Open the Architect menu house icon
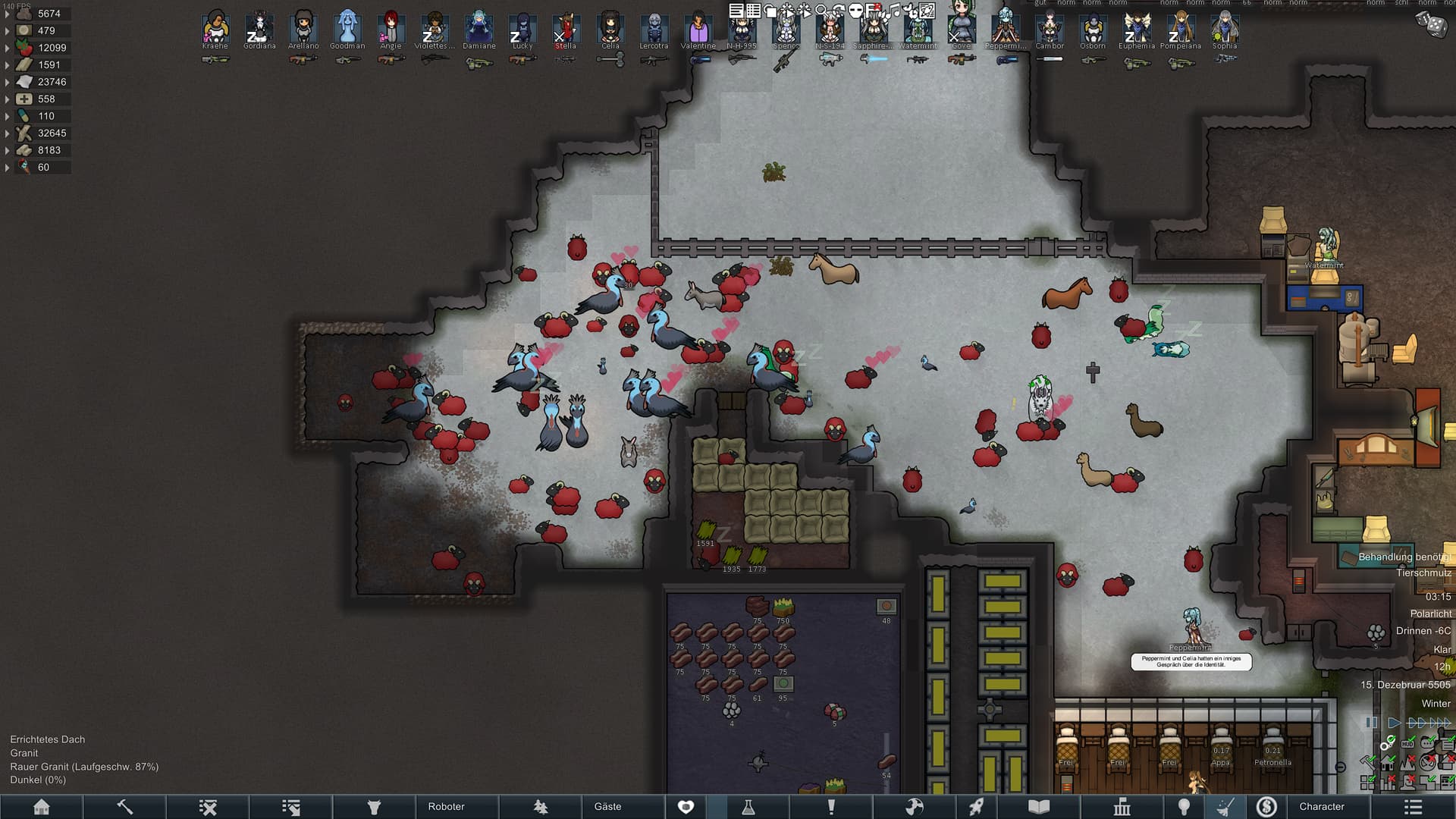Image resolution: width=1456 pixels, height=819 pixels. click(42, 807)
